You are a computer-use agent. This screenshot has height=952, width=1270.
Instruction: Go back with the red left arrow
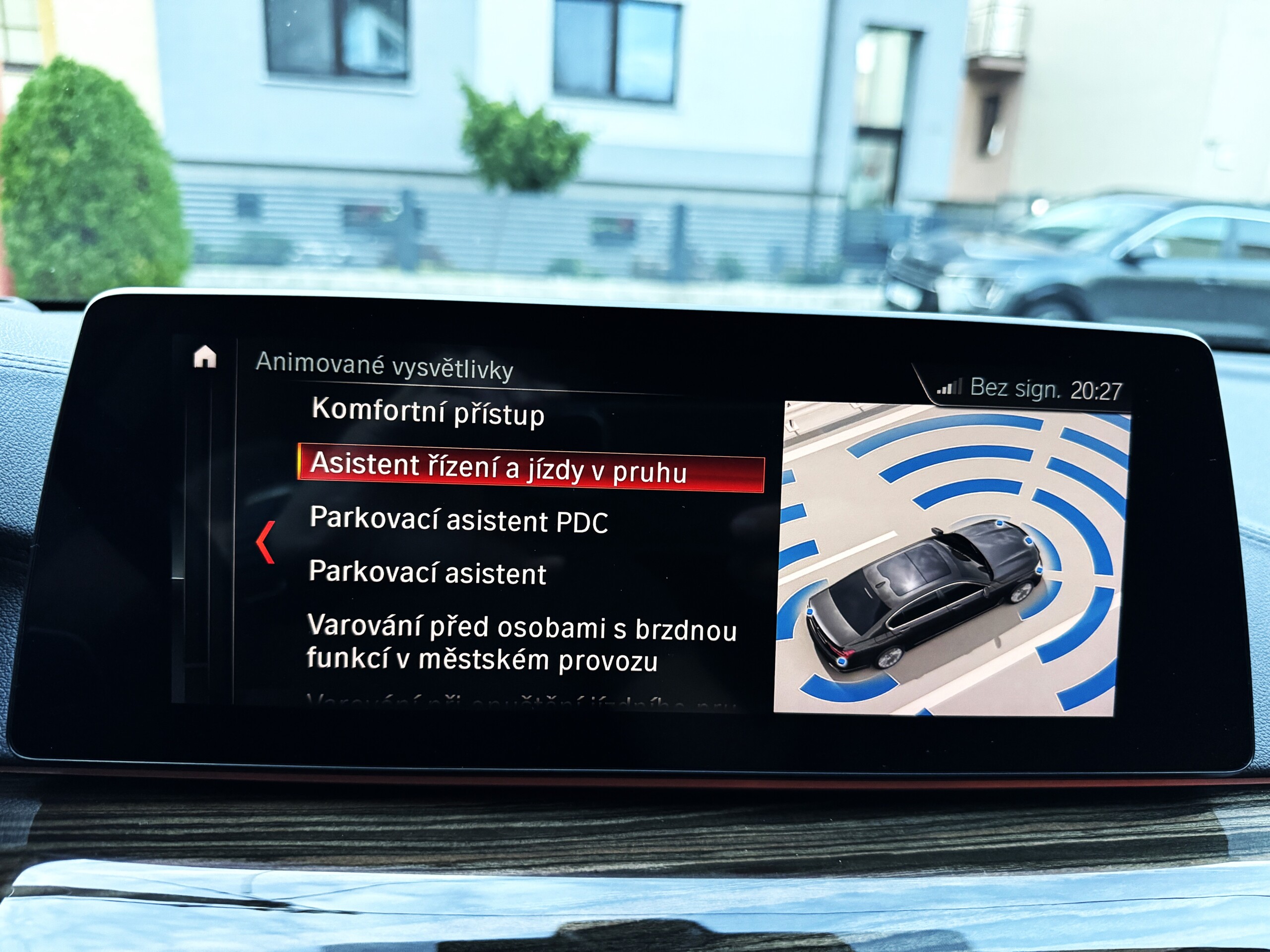tap(266, 542)
